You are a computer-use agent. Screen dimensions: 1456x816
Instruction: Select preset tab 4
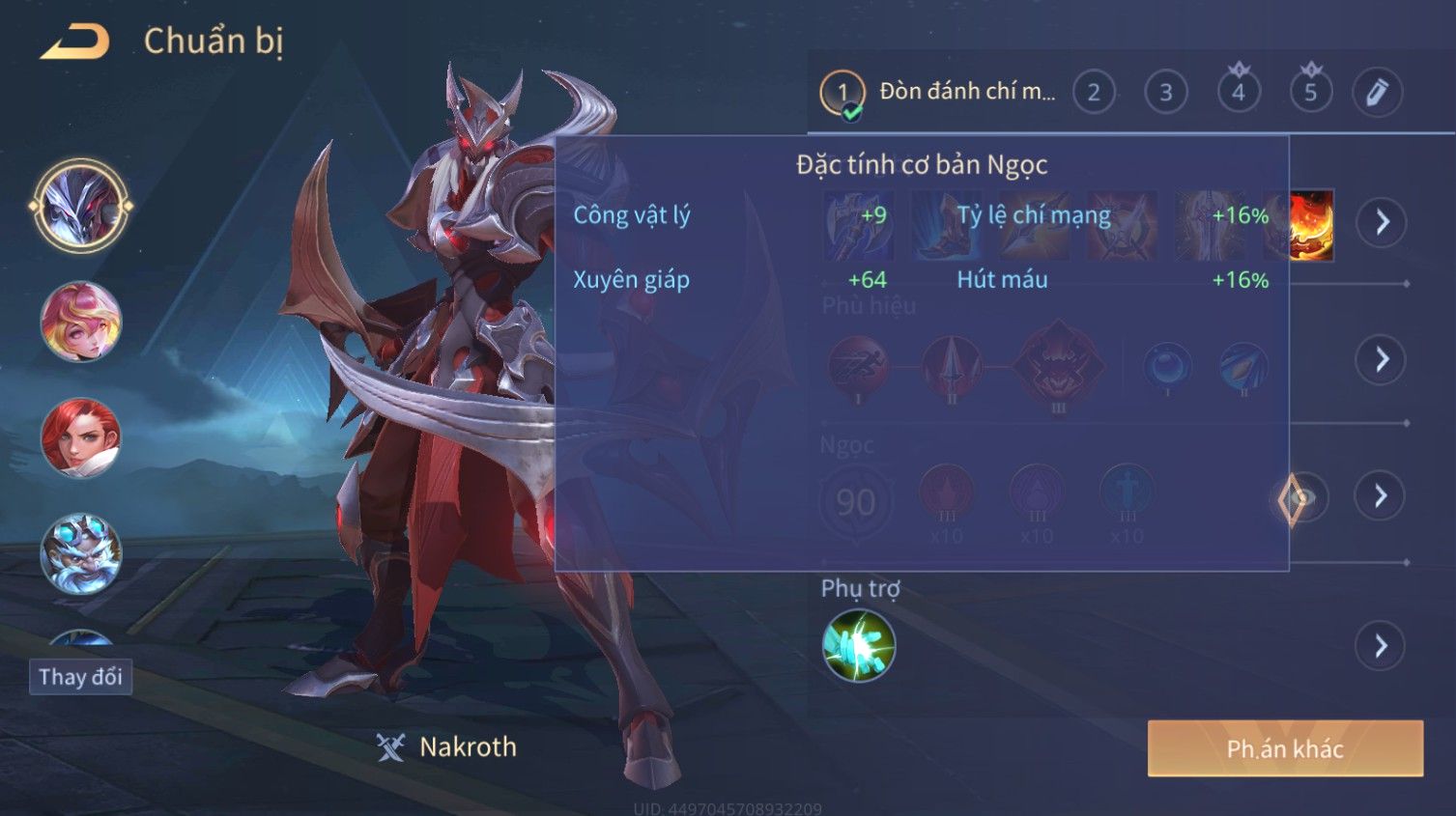(x=1239, y=93)
